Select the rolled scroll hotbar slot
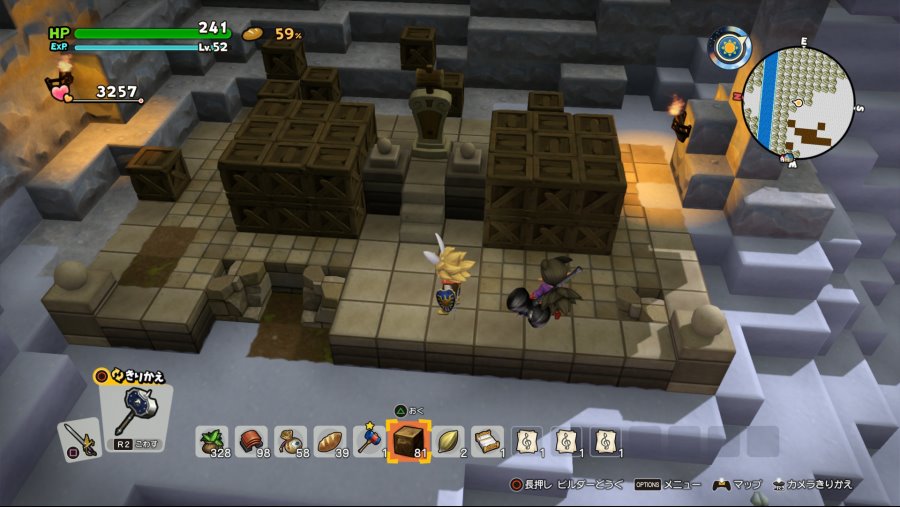This screenshot has width=900, height=507. pyautogui.click(x=487, y=441)
